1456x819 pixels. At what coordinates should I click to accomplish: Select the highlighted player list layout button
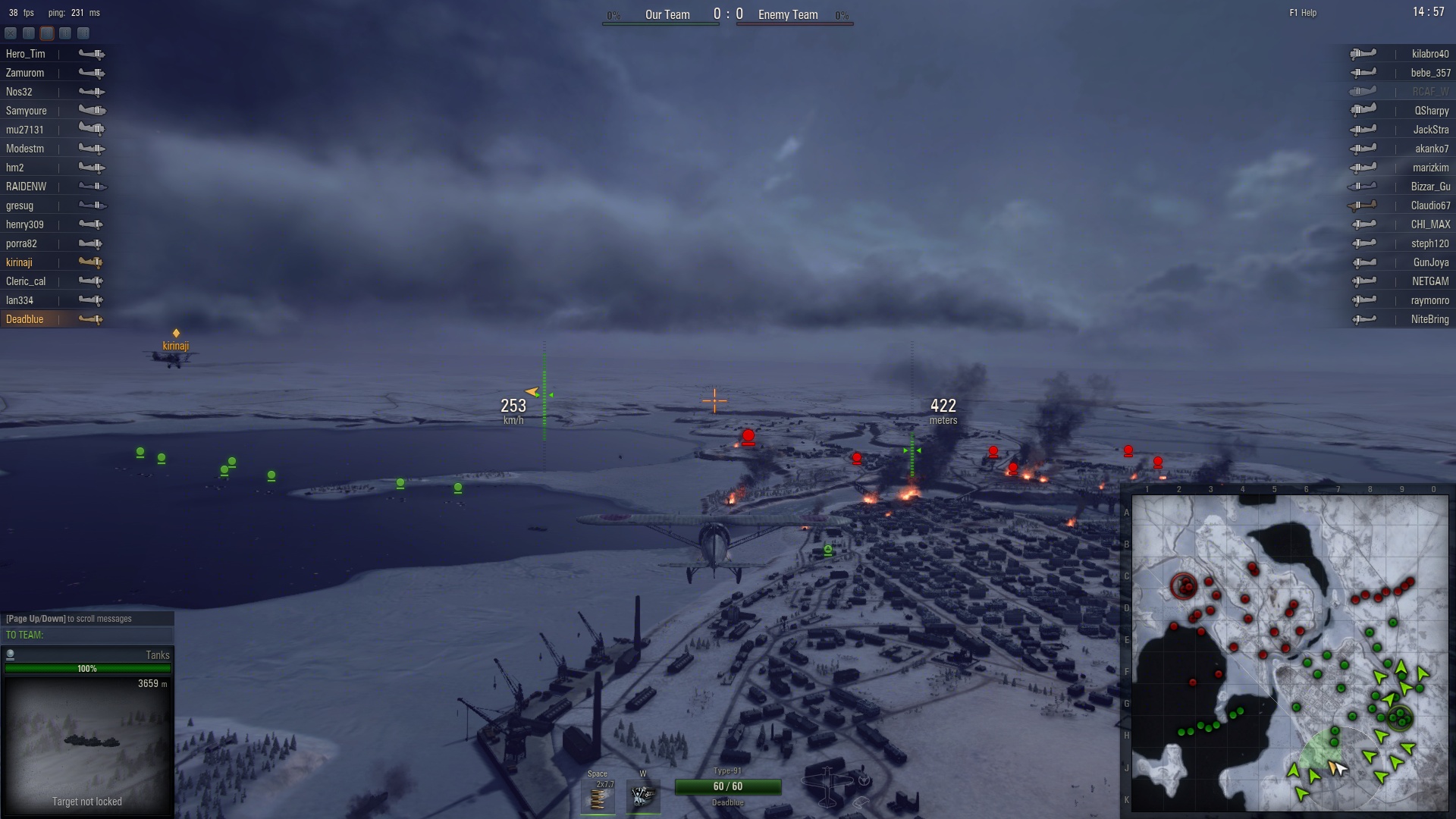[x=47, y=33]
